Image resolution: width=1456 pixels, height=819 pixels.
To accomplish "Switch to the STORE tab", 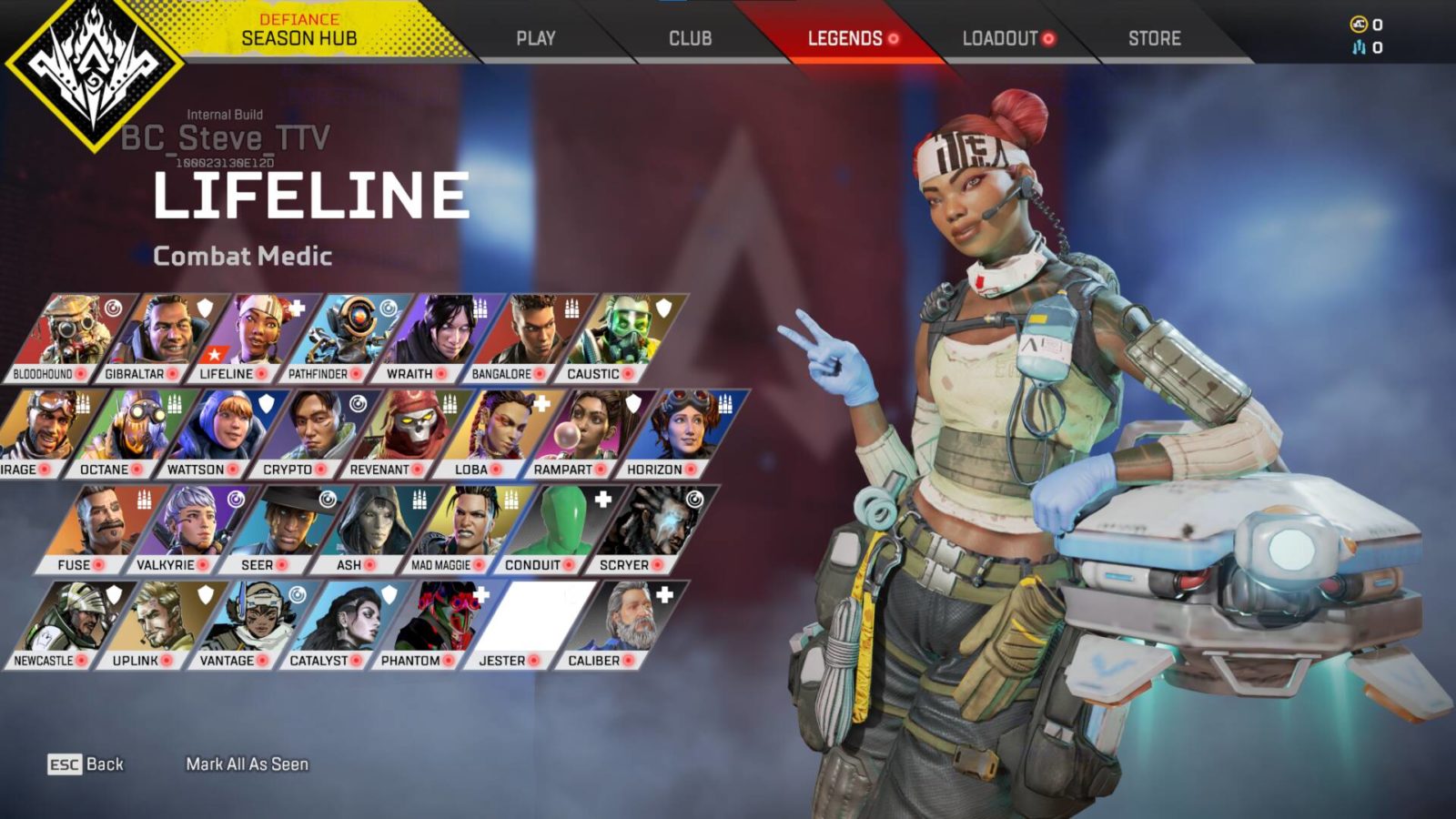I will coord(1154,38).
